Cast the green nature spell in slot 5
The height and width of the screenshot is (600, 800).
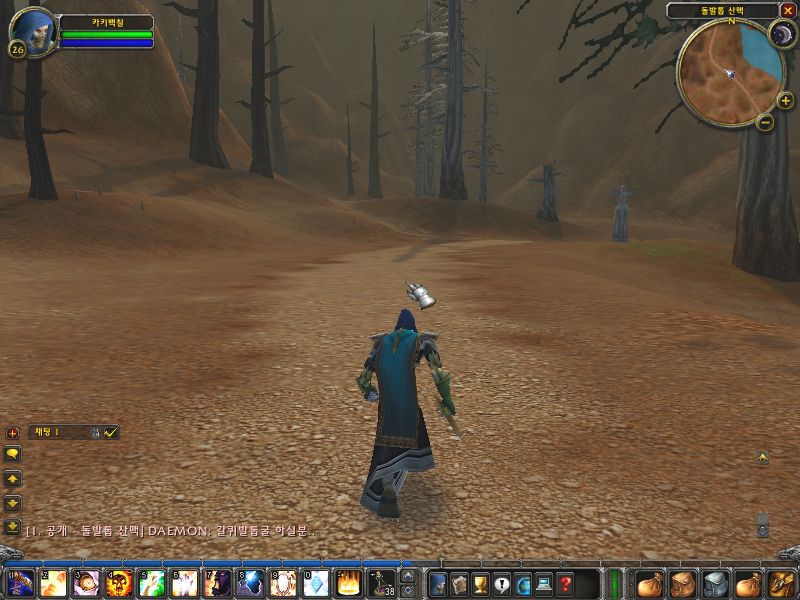(152, 583)
